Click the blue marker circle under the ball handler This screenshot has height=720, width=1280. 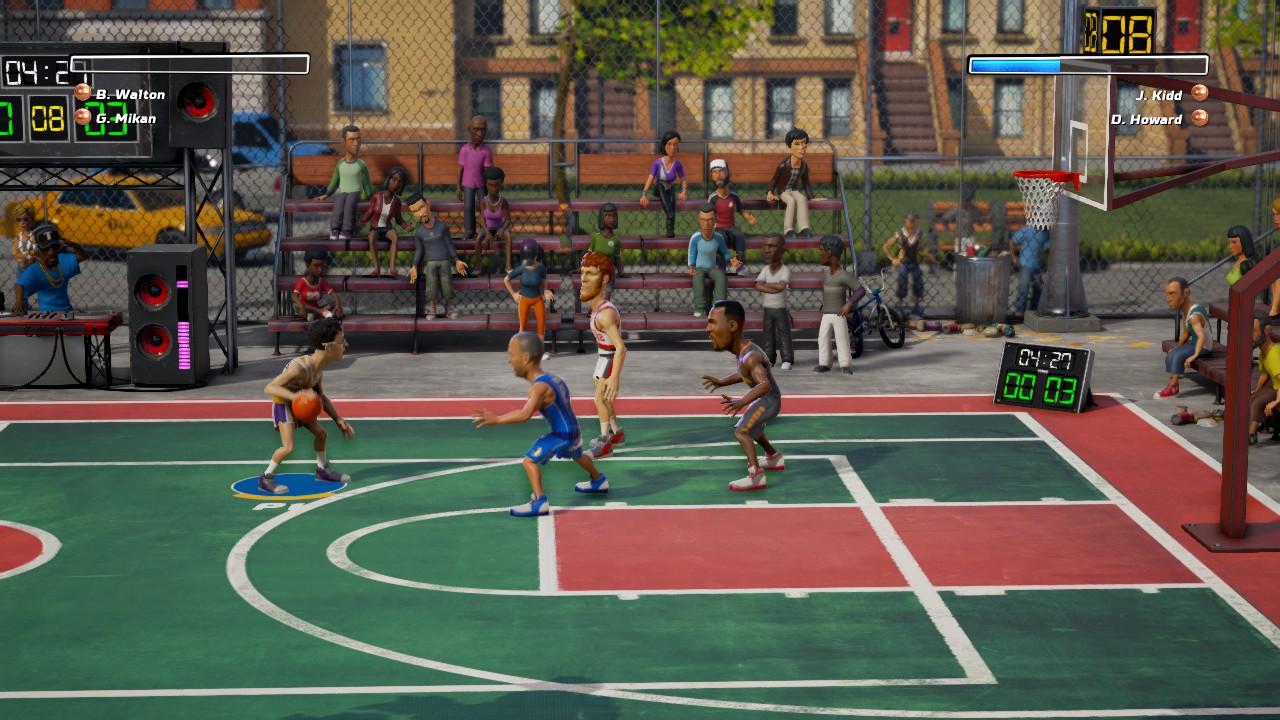[290, 487]
